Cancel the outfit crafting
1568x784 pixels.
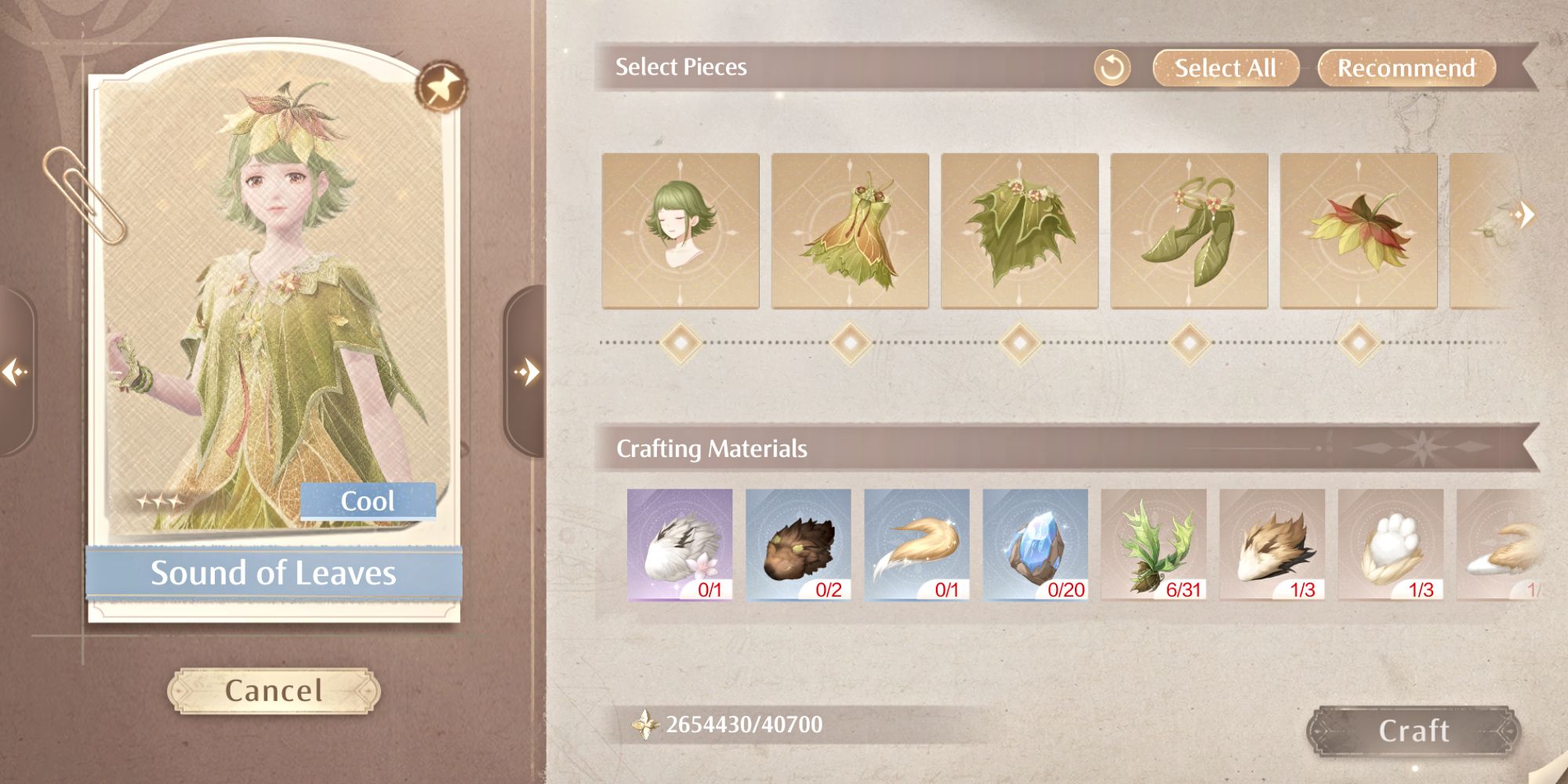click(x=274, y=691)
